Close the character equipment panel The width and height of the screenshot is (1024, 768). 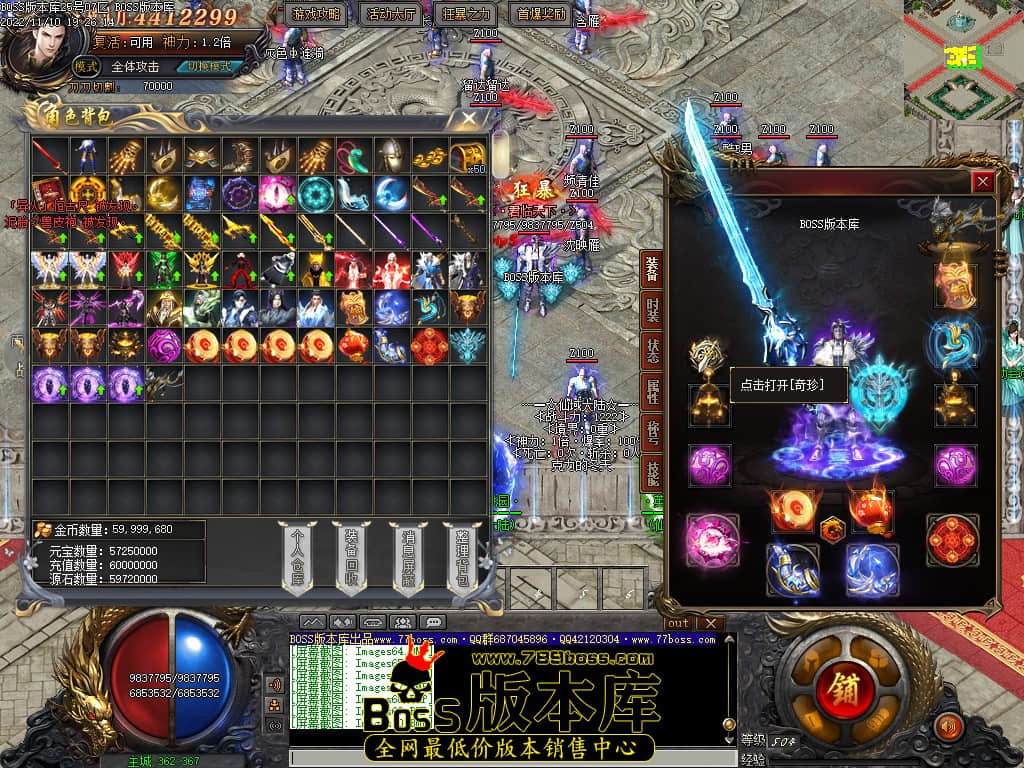[x=983, y=181]
